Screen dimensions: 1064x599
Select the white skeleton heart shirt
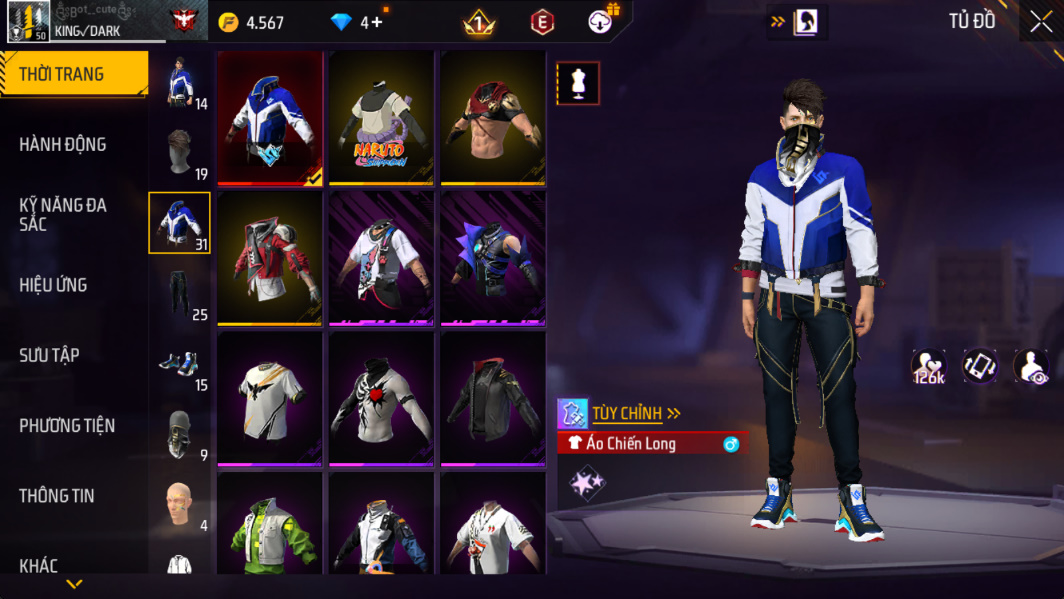click(382, 399)
